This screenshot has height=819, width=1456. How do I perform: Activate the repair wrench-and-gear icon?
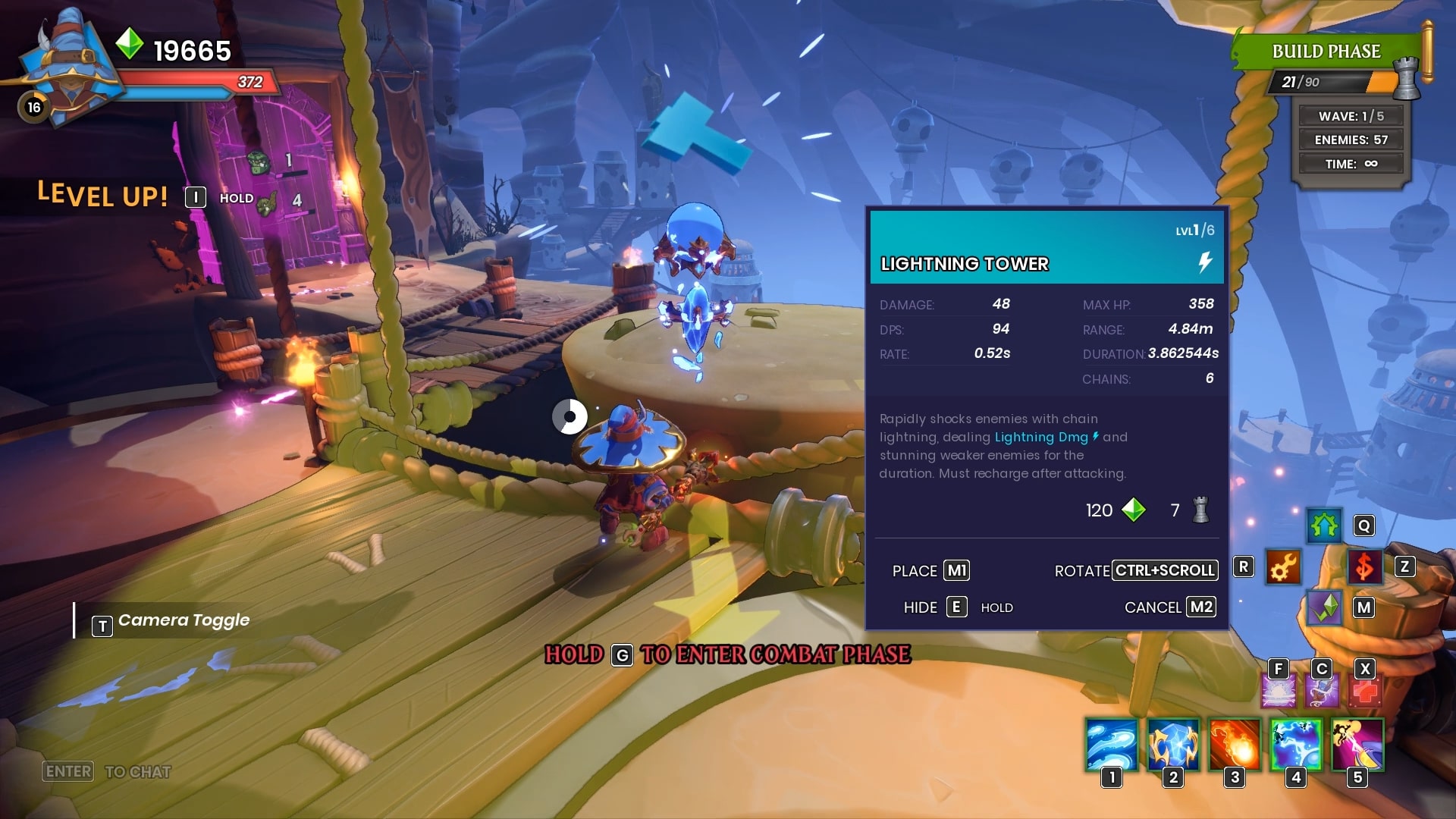click(1283, 567)
